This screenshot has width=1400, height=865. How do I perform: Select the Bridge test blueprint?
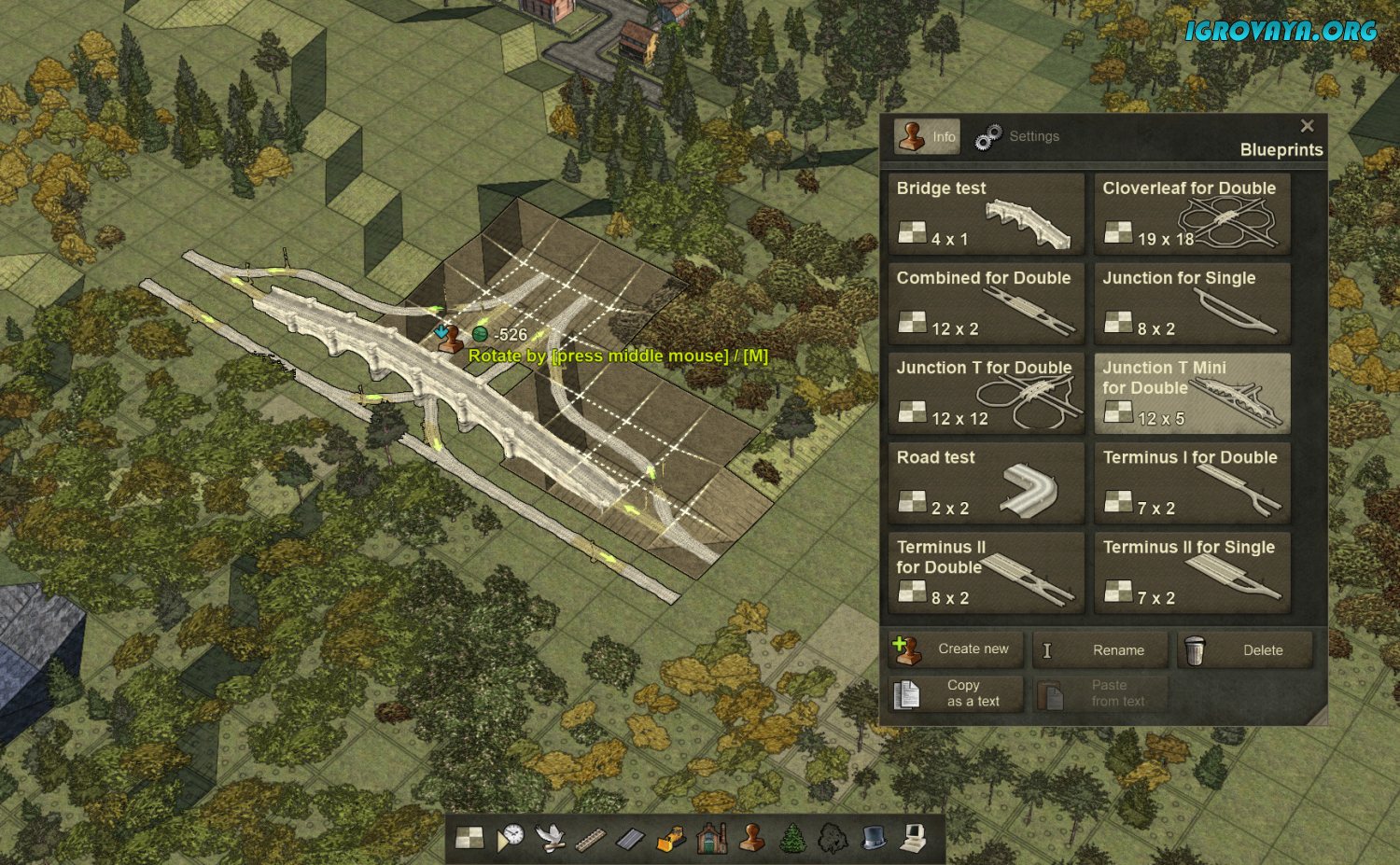tap(986, 214)
